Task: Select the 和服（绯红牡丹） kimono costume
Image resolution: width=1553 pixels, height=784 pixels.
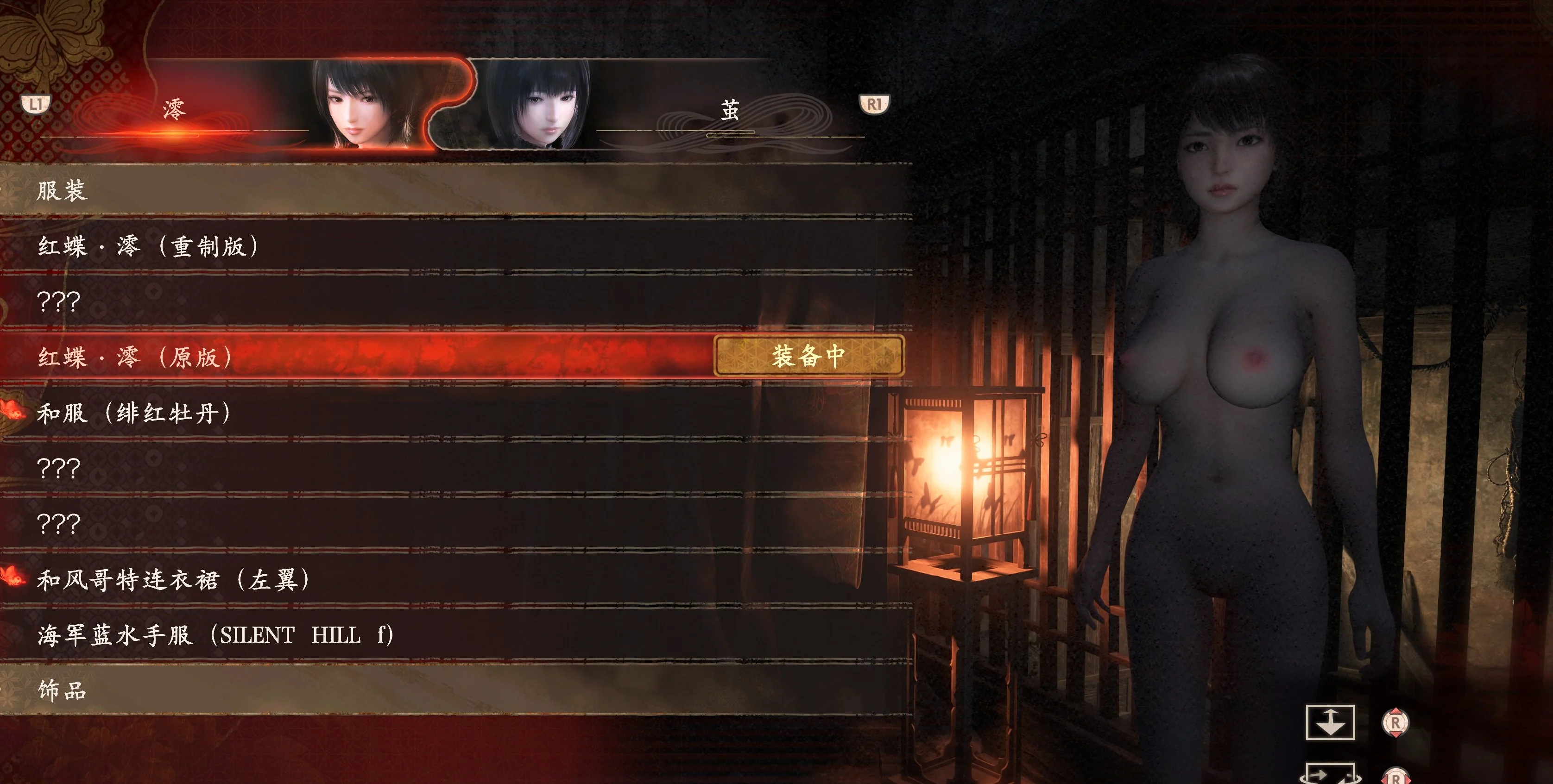Action: click(x=134, y=414)
